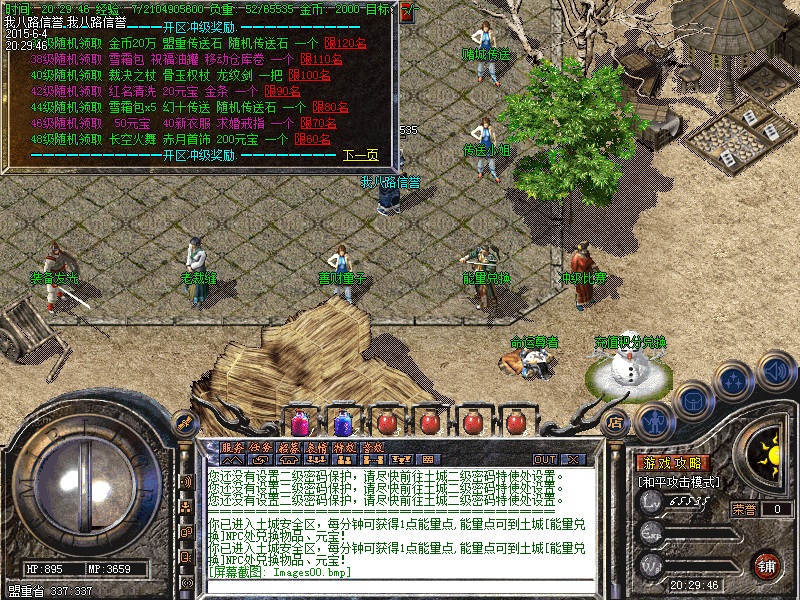Viewport: 800px width, 600px height.
Task: Switch to the 服务 tab
Action: (x=232, y=448)
